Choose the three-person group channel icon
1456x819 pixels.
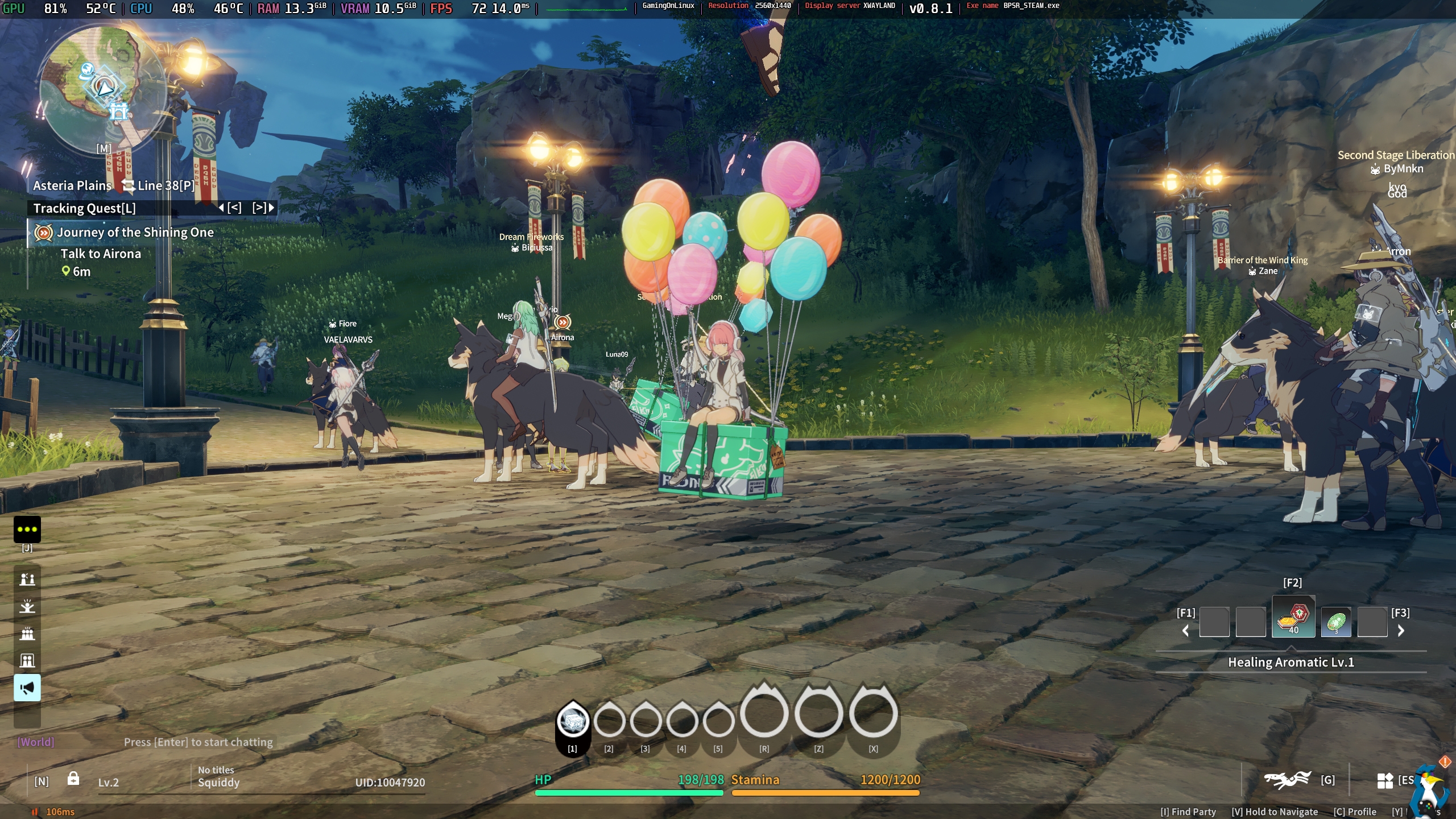27,634
